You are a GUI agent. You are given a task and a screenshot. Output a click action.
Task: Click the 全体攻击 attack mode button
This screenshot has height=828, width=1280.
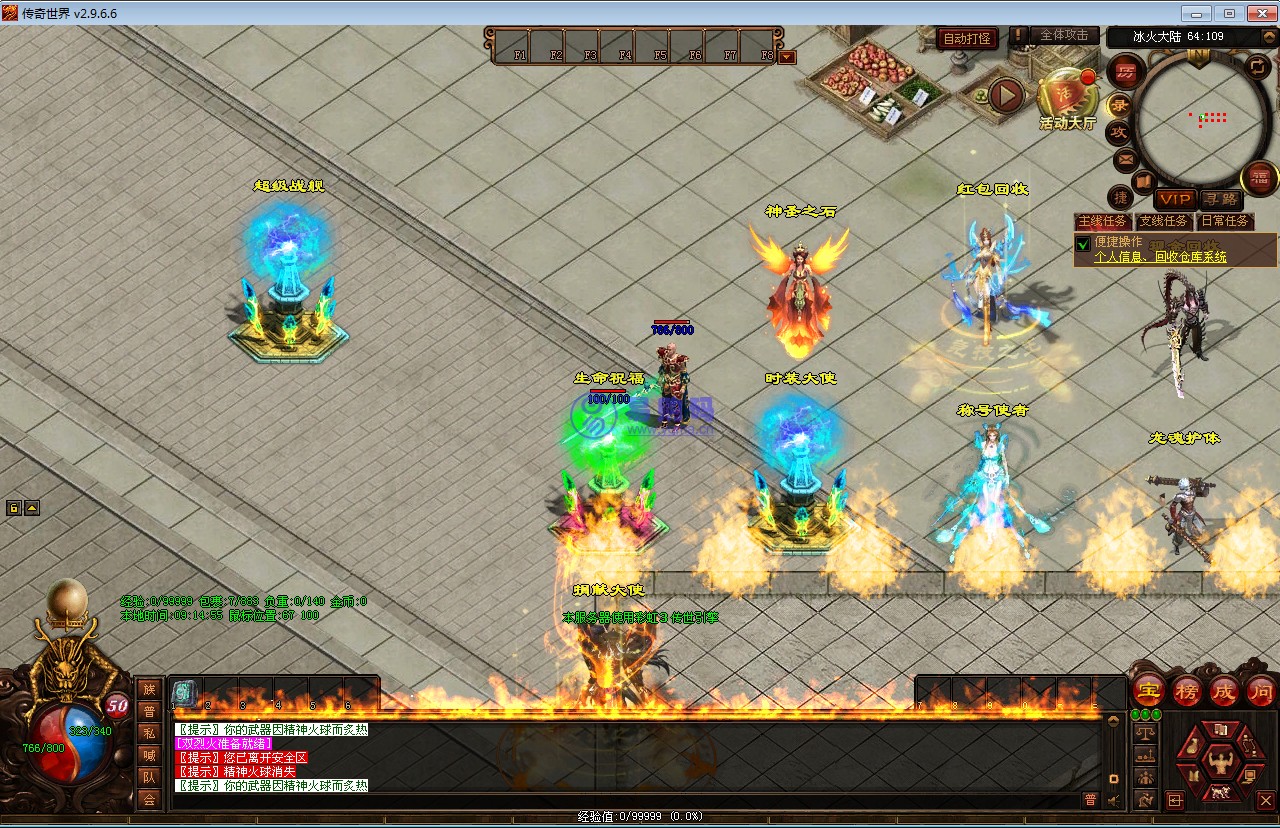coord(1064,35)
